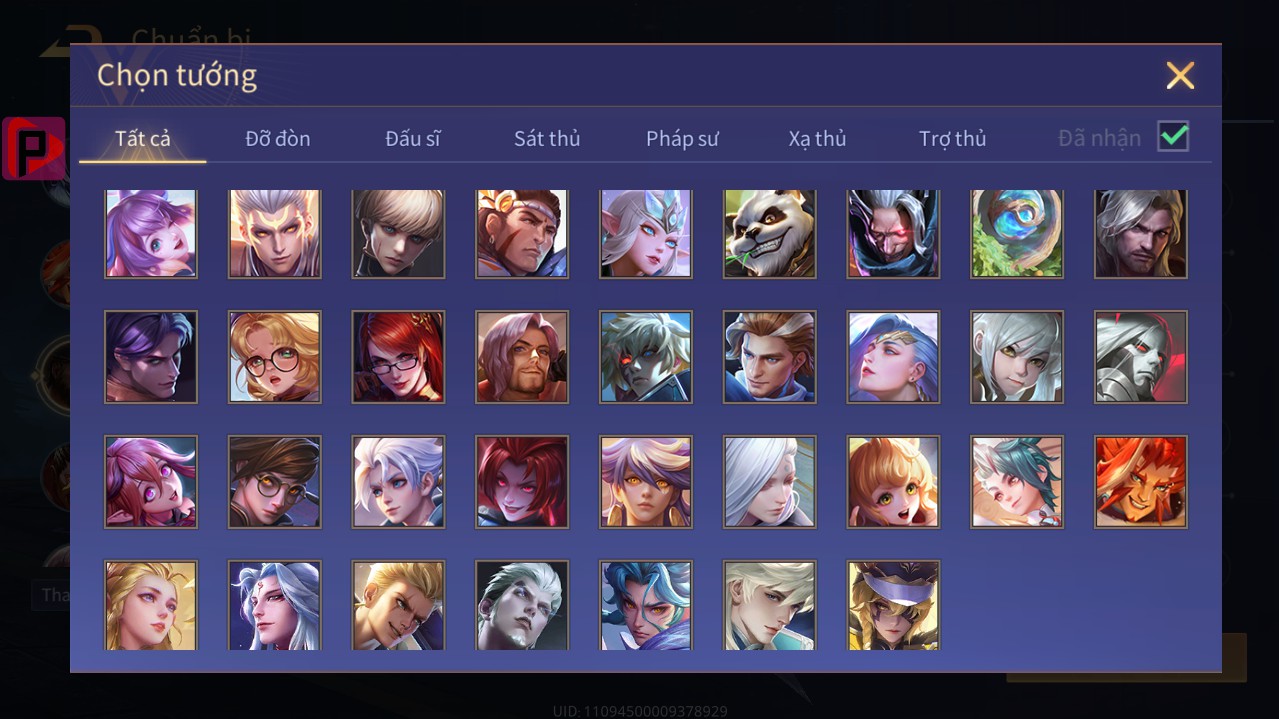Screen dimensions: 1279x719
Task: Click the red P logo overlay icon
Action: [x=34, y=148]
